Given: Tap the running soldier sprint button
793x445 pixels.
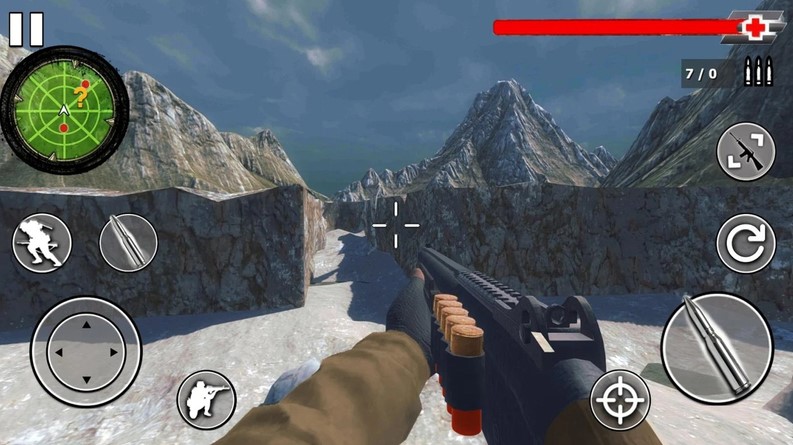Looking at the screenshot, I should tap(42, 243).
